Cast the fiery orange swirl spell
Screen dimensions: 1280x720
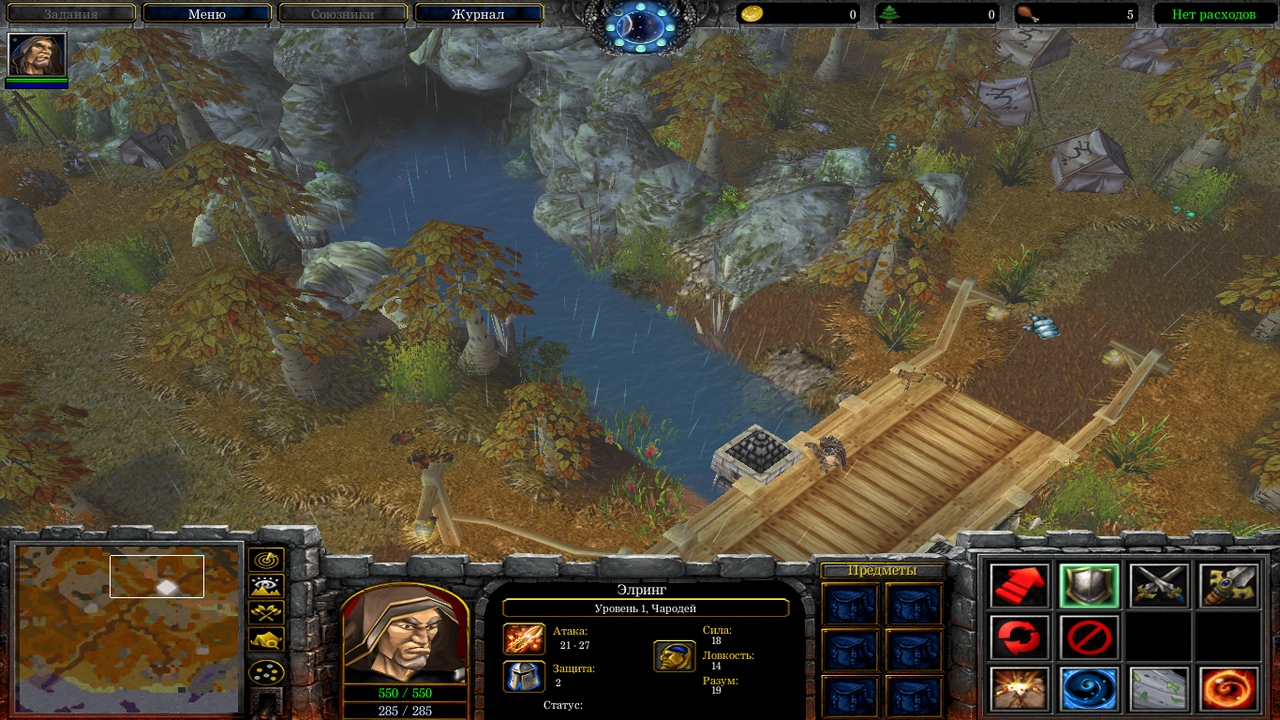click(1228, 689)
